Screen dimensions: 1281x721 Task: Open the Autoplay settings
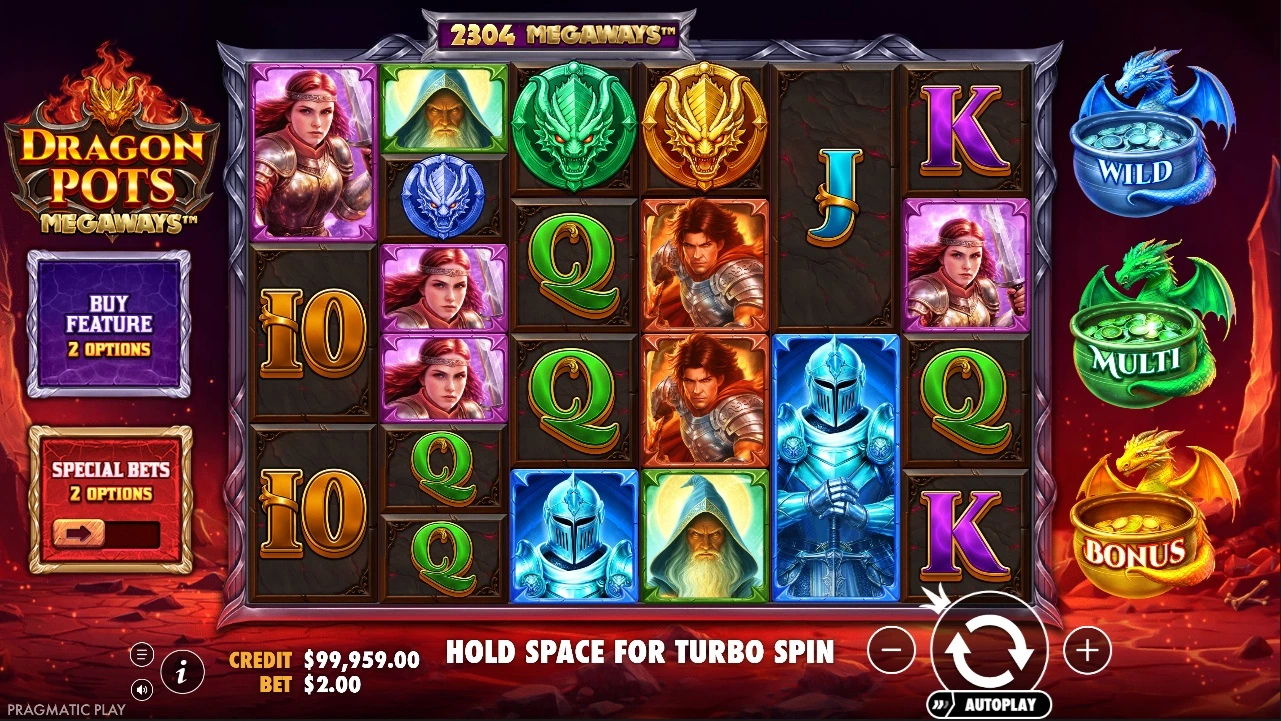[989, 704]
